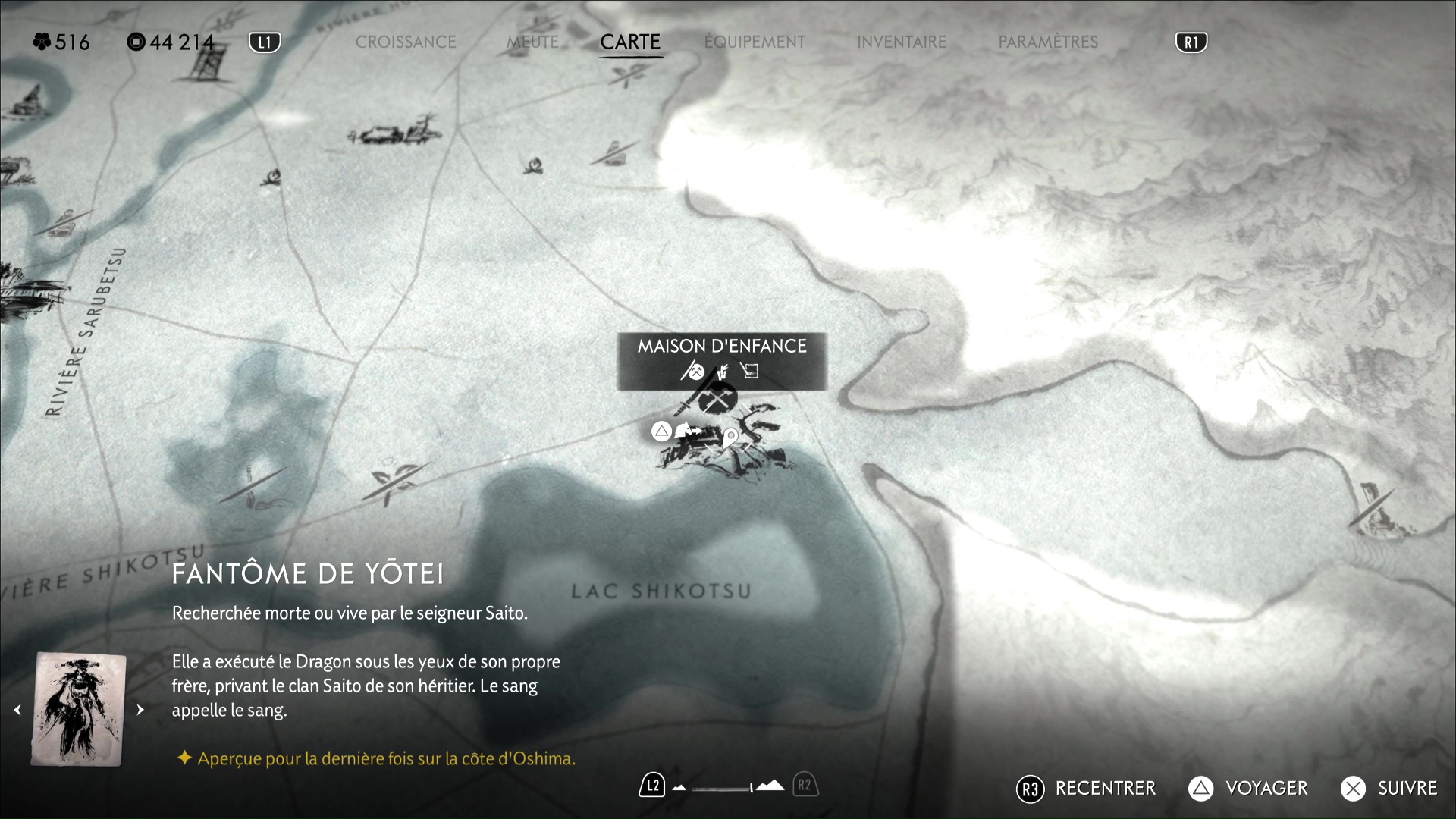Switch to the Croissance tab

click(406, 42)
